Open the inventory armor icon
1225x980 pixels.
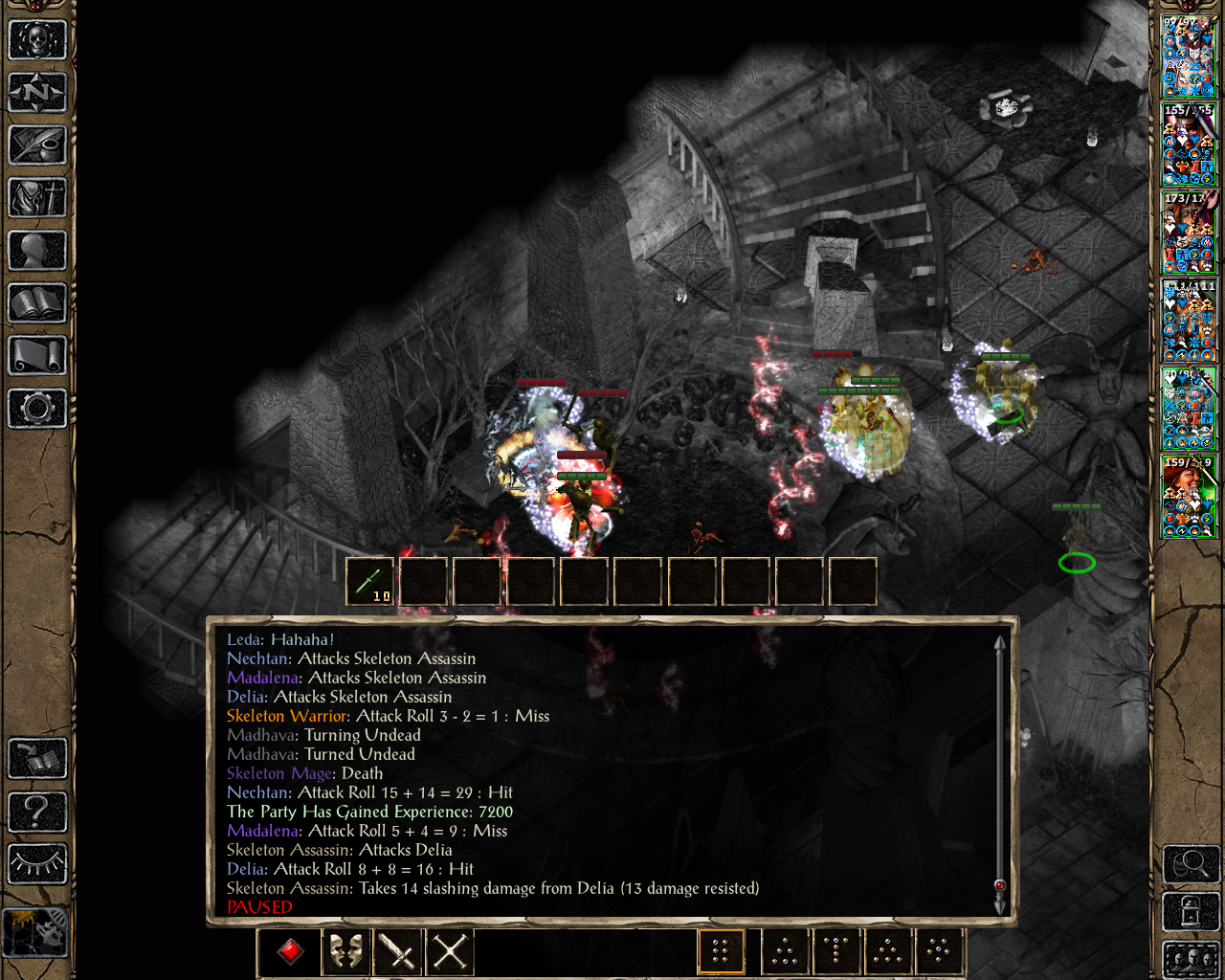click(37, 198)
